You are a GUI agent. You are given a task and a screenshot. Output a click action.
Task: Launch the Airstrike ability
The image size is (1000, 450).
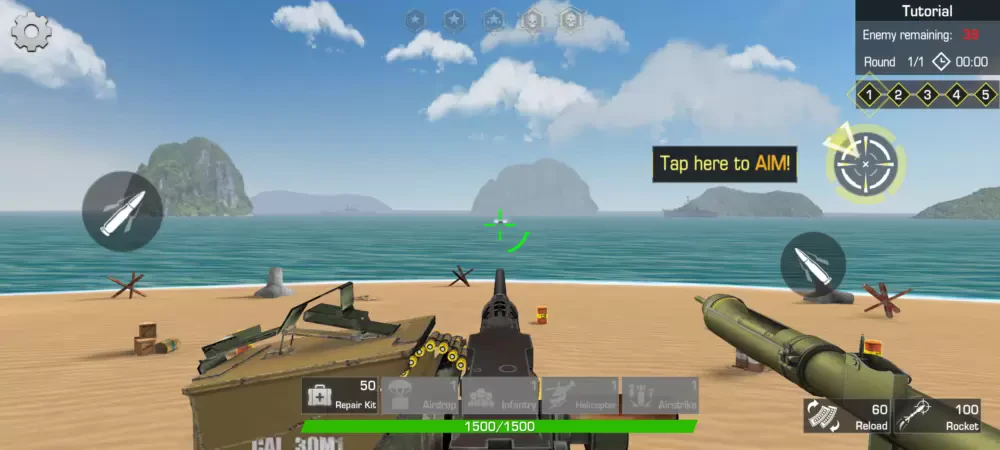tap(660, 395)
